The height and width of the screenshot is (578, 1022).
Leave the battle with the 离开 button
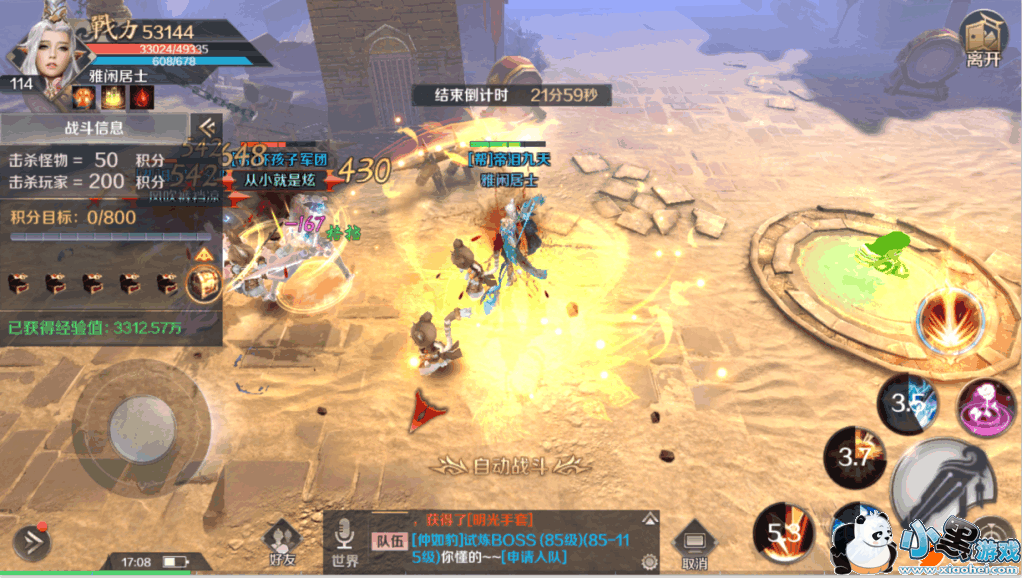tap(982, 41)
